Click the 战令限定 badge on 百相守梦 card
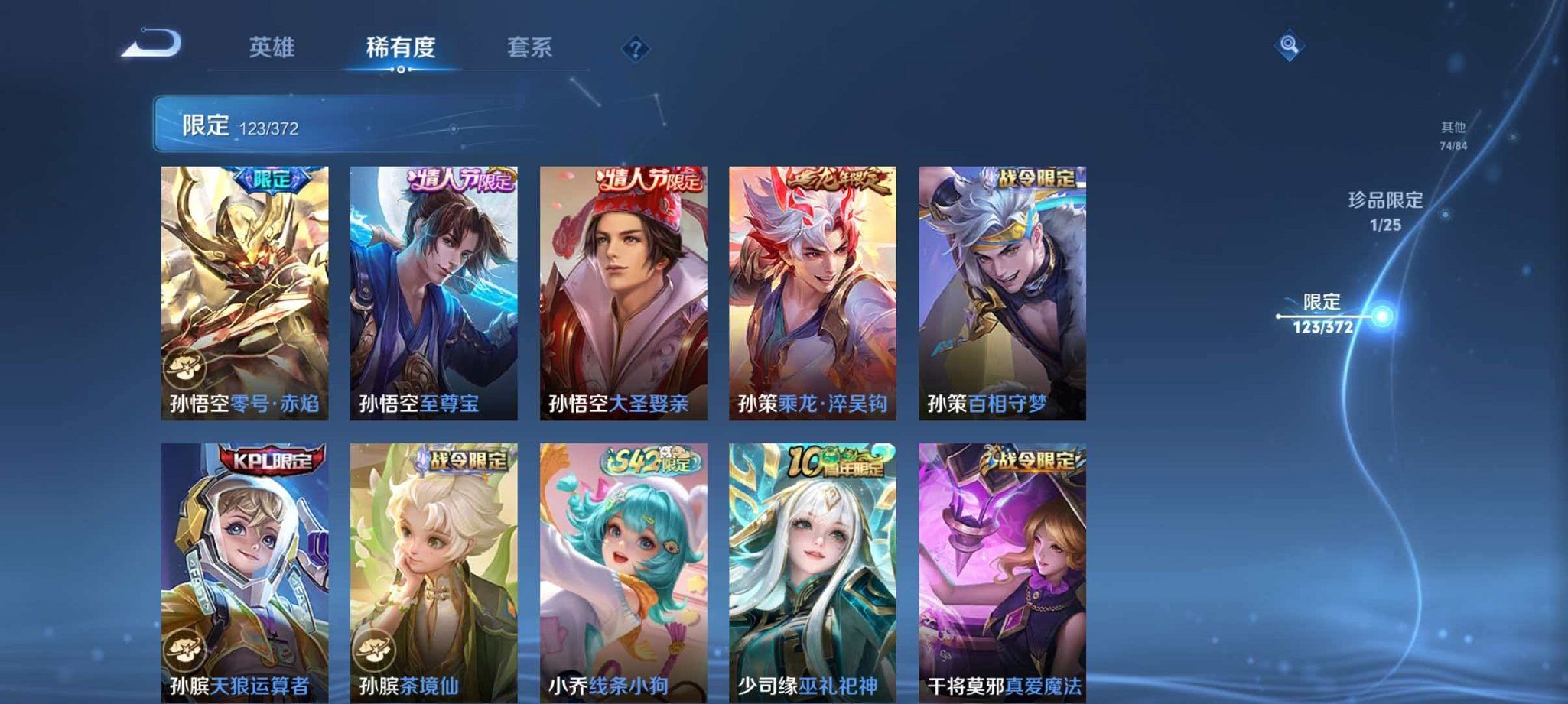 pyautogui.click(x=1033, y=176)
